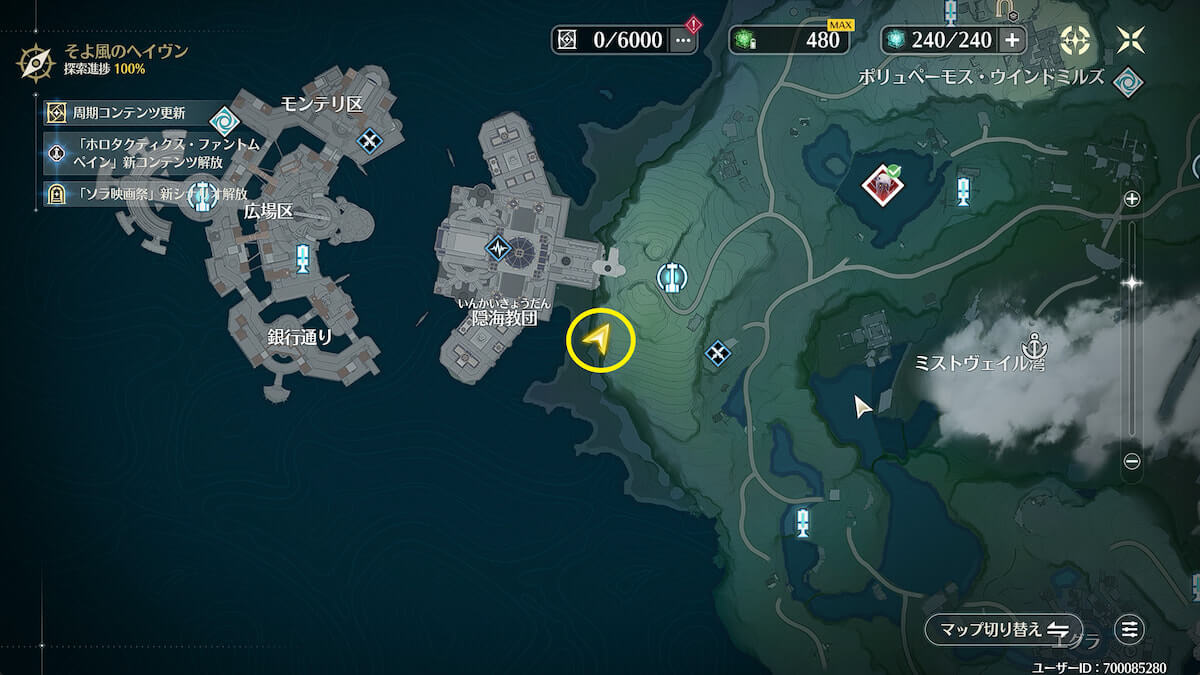Select the teleporter marker above 銀行通り
1200x675 pixels.
[x=302, y=259]
